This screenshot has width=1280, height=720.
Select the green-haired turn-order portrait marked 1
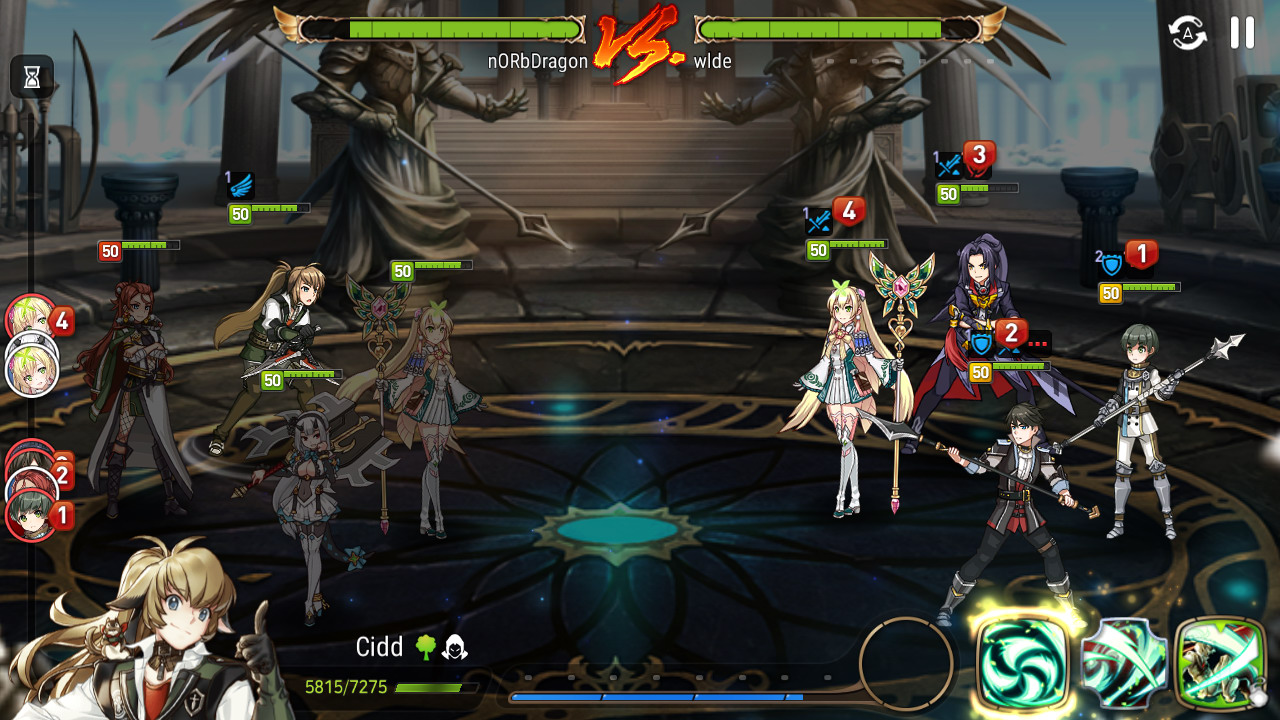coord(30,515)
